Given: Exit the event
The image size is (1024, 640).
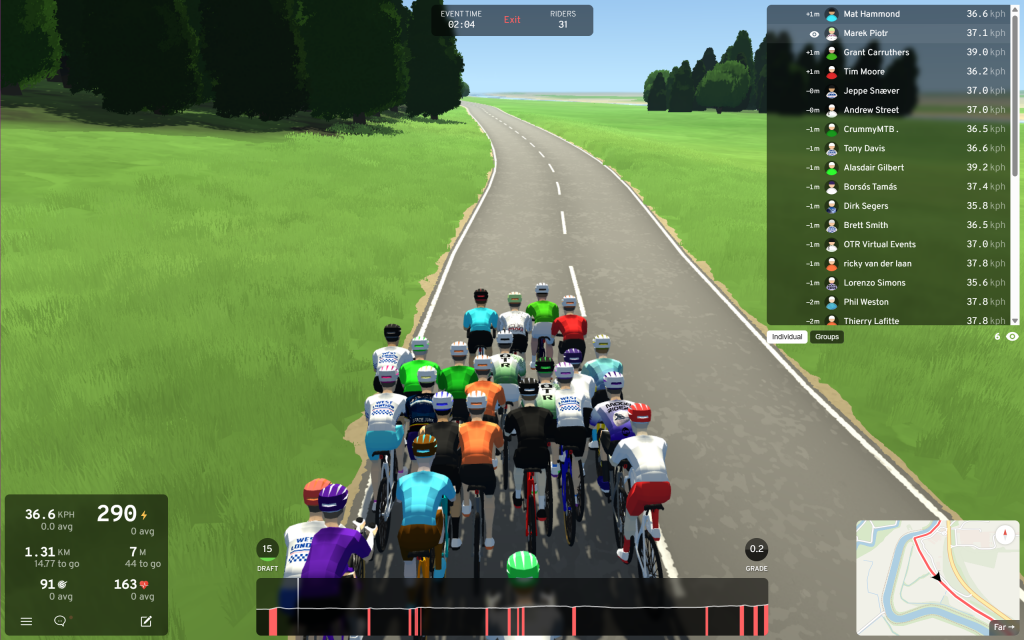Looking at the screenshot, I should coord(512,20).
